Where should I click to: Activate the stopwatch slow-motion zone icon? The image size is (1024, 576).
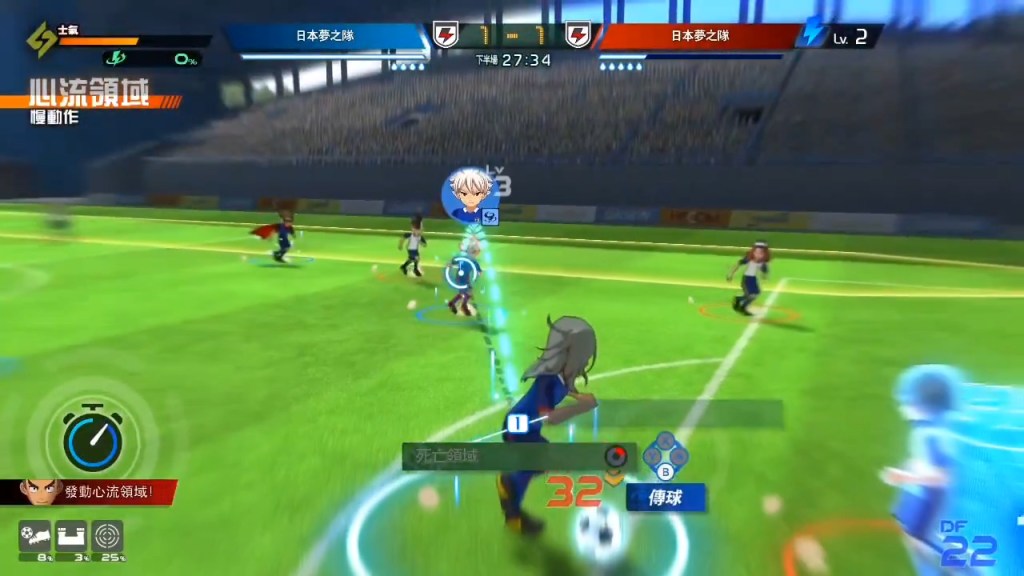point(92,438)
